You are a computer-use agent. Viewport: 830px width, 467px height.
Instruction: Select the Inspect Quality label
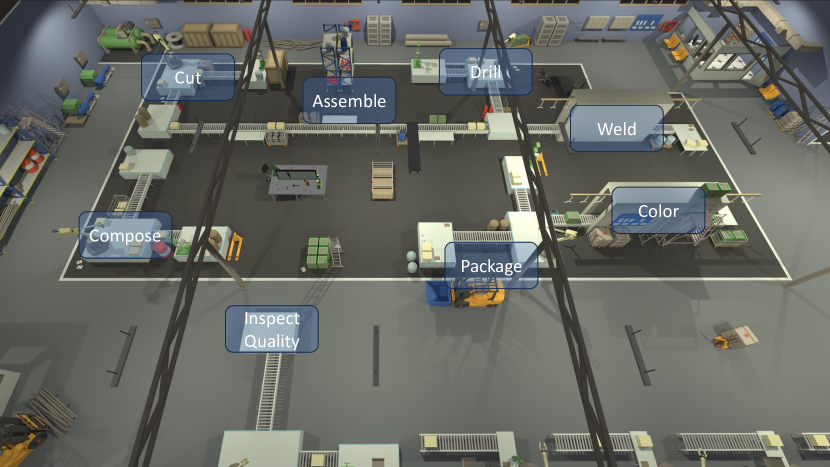(272, 329)
